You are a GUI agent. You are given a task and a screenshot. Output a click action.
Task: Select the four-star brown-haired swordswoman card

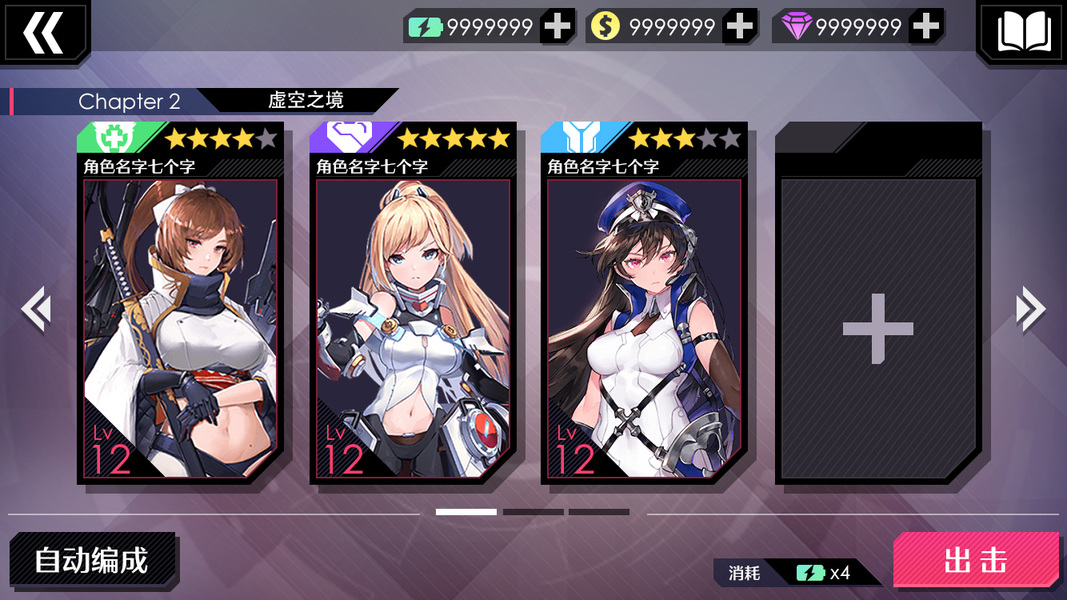click(x=180, y=305)
